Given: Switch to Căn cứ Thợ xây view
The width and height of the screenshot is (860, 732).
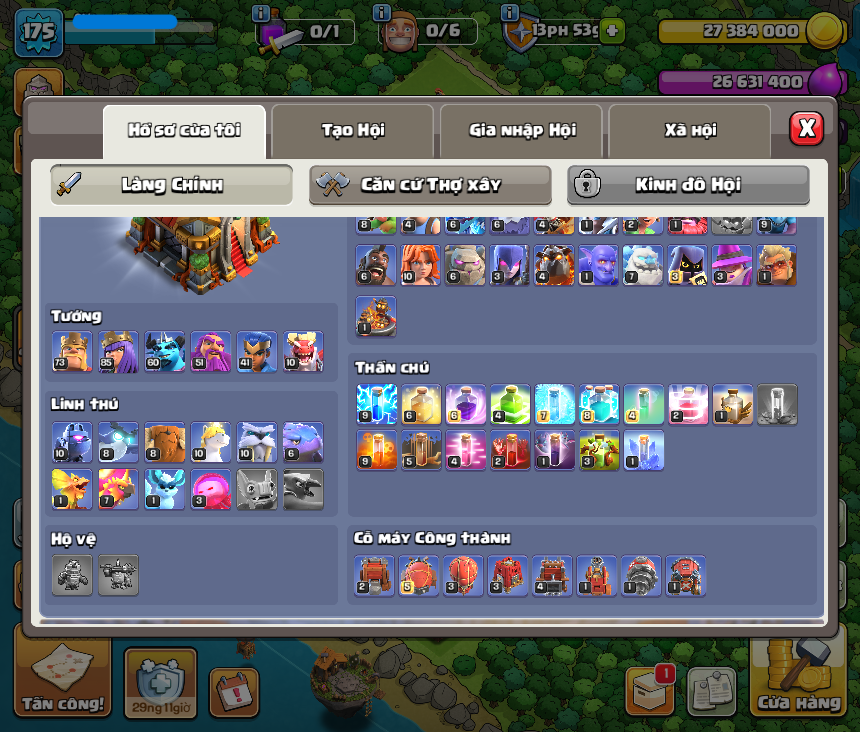Looking at the screenshot, I should 430,185.
